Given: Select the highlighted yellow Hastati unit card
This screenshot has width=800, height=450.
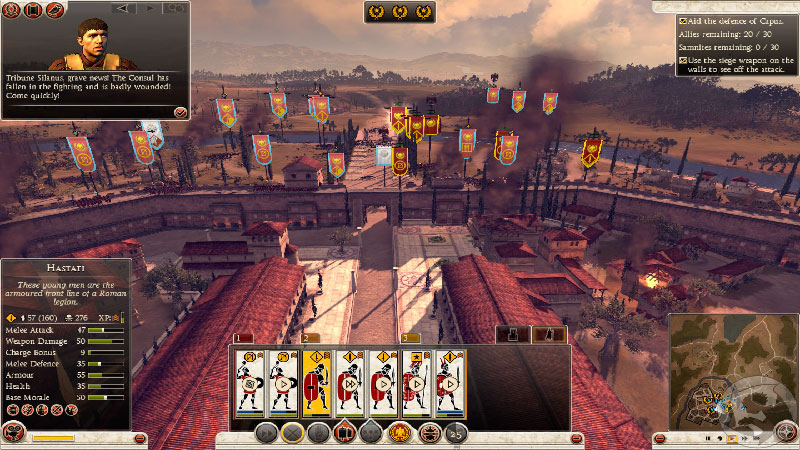Looking at the screenshot, I should pos(317,382).
